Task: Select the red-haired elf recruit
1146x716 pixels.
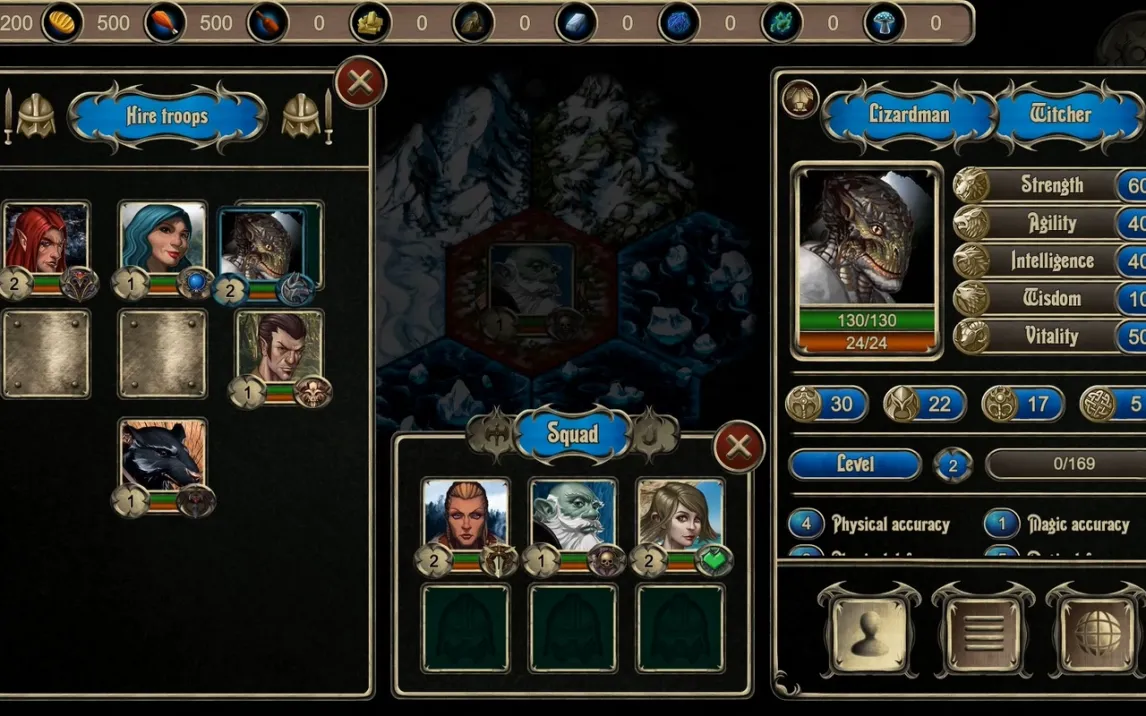Action: pos(45,240)
